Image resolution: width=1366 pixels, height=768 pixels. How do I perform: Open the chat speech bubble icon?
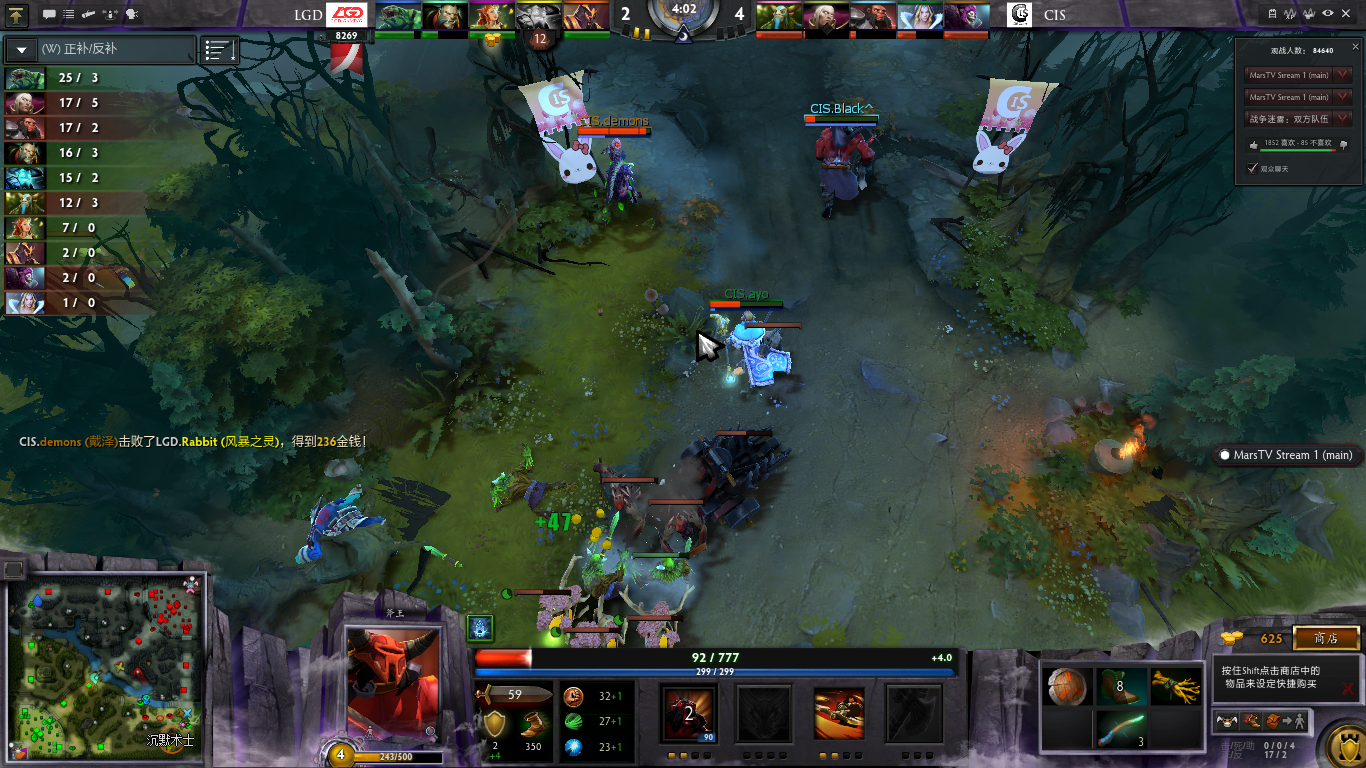coord(50,15)
